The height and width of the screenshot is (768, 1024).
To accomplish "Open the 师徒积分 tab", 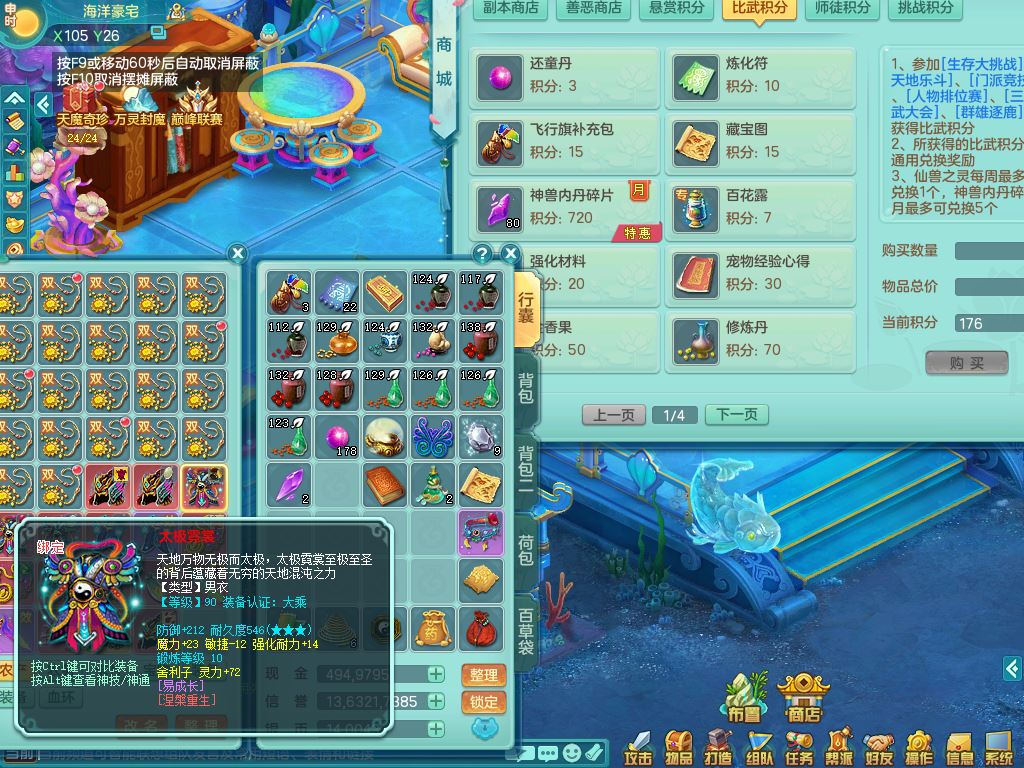I will pos(843,8).
